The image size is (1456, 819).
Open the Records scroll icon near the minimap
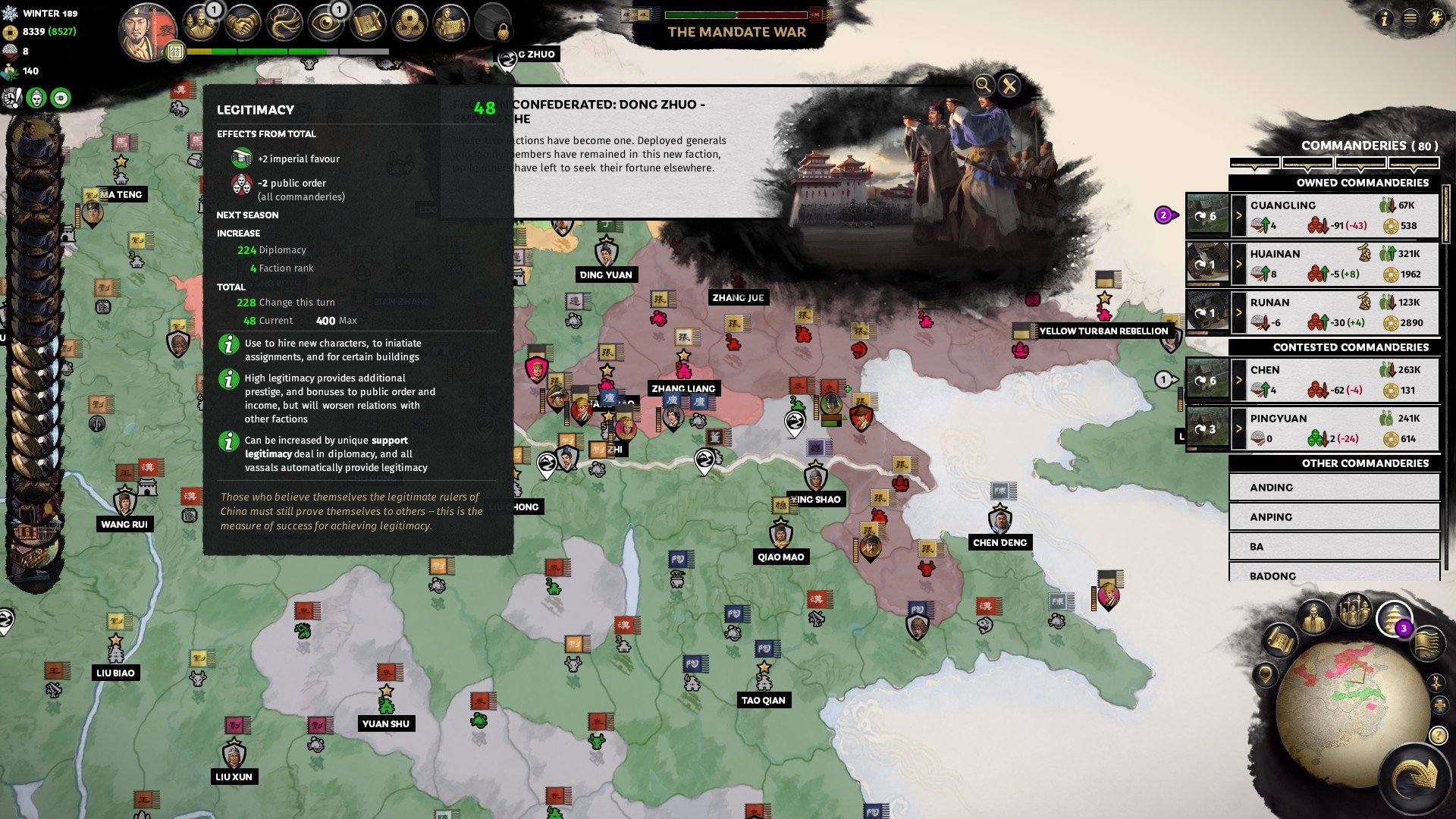1280,641
